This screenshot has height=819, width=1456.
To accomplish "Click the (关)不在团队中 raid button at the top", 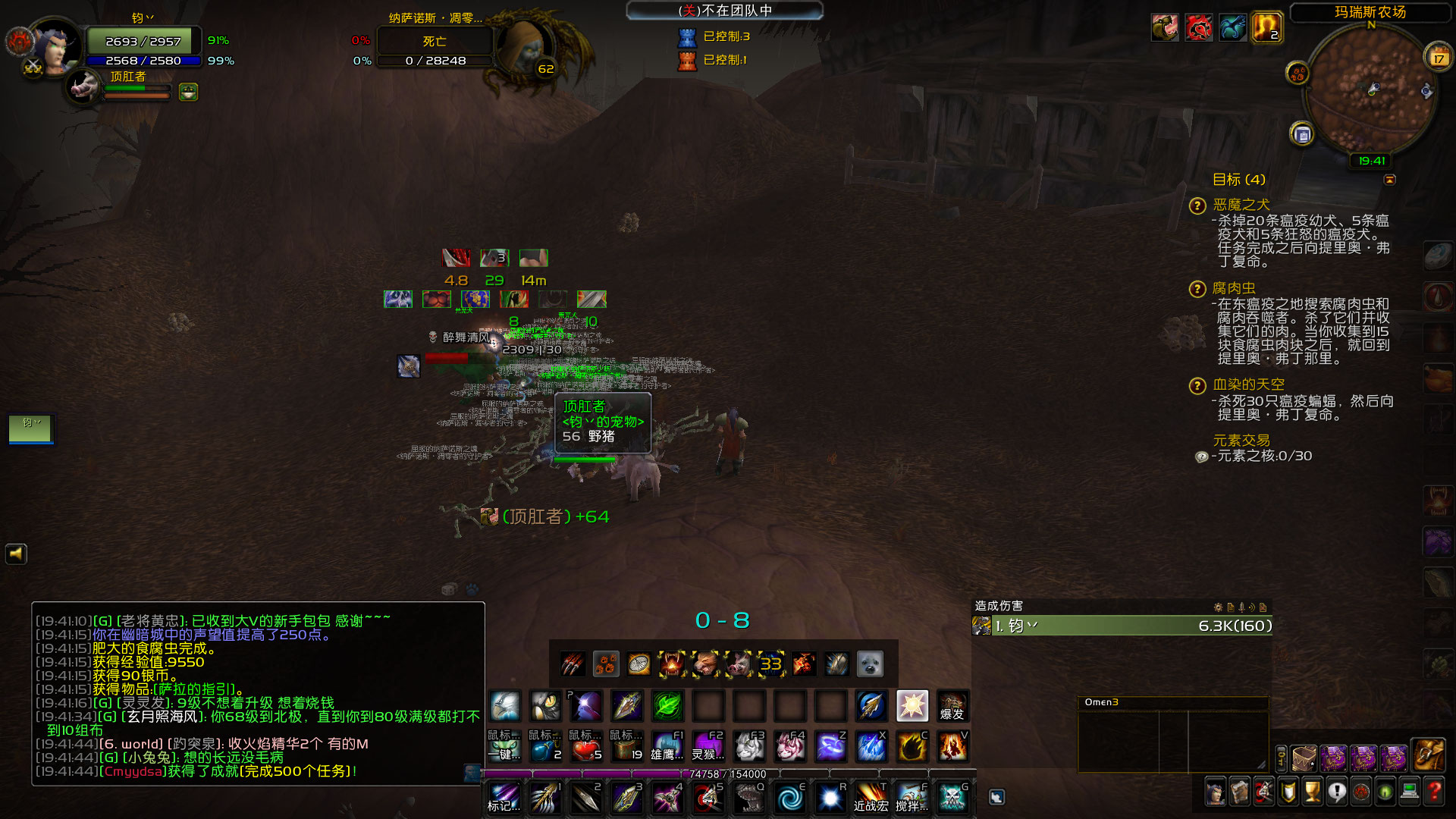I will (723, 11).
